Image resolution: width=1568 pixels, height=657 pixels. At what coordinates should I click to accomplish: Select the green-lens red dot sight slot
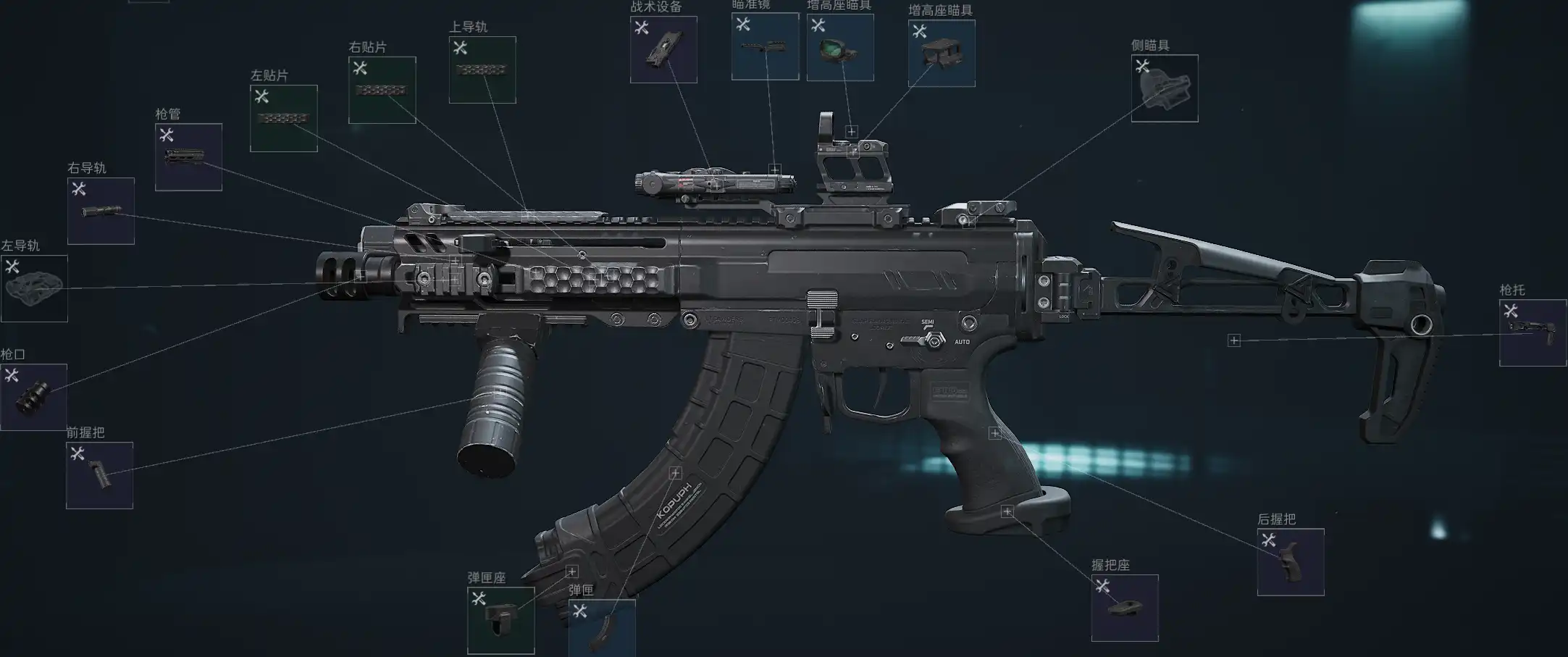[x=839, y=47]
